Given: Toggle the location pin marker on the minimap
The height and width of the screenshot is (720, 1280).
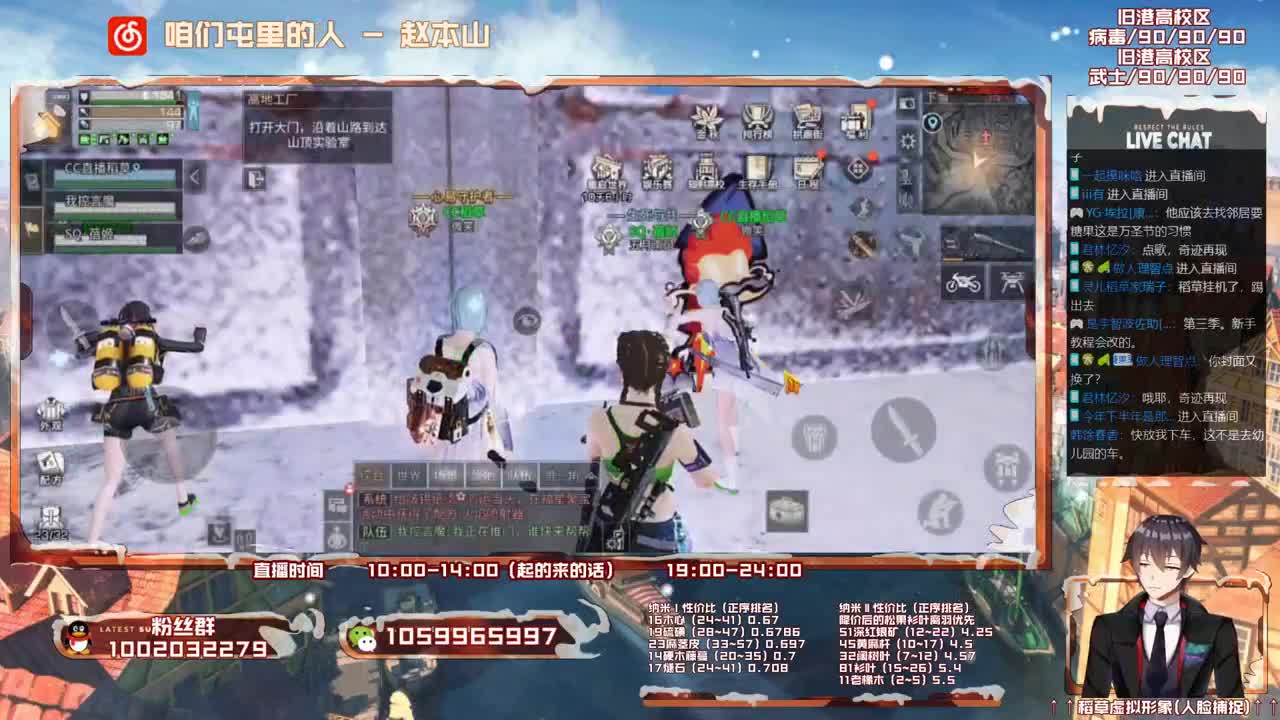Looking at the screenshot, I should (x=931, y=120).
